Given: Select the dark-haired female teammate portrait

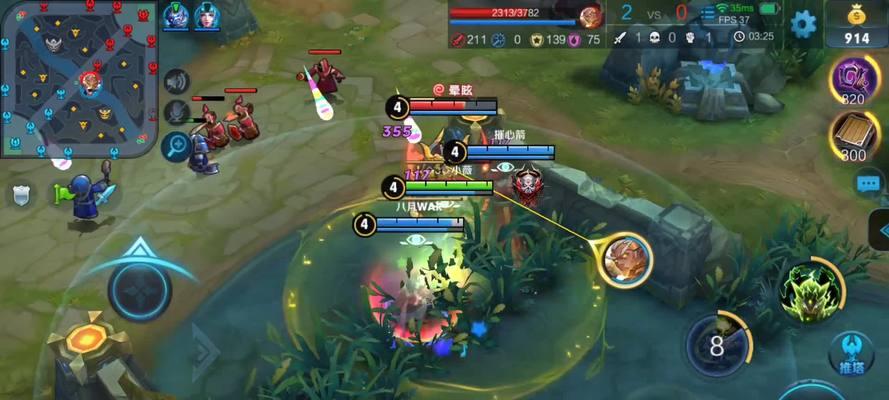Looking at the screenshot, I should (207, 16).
